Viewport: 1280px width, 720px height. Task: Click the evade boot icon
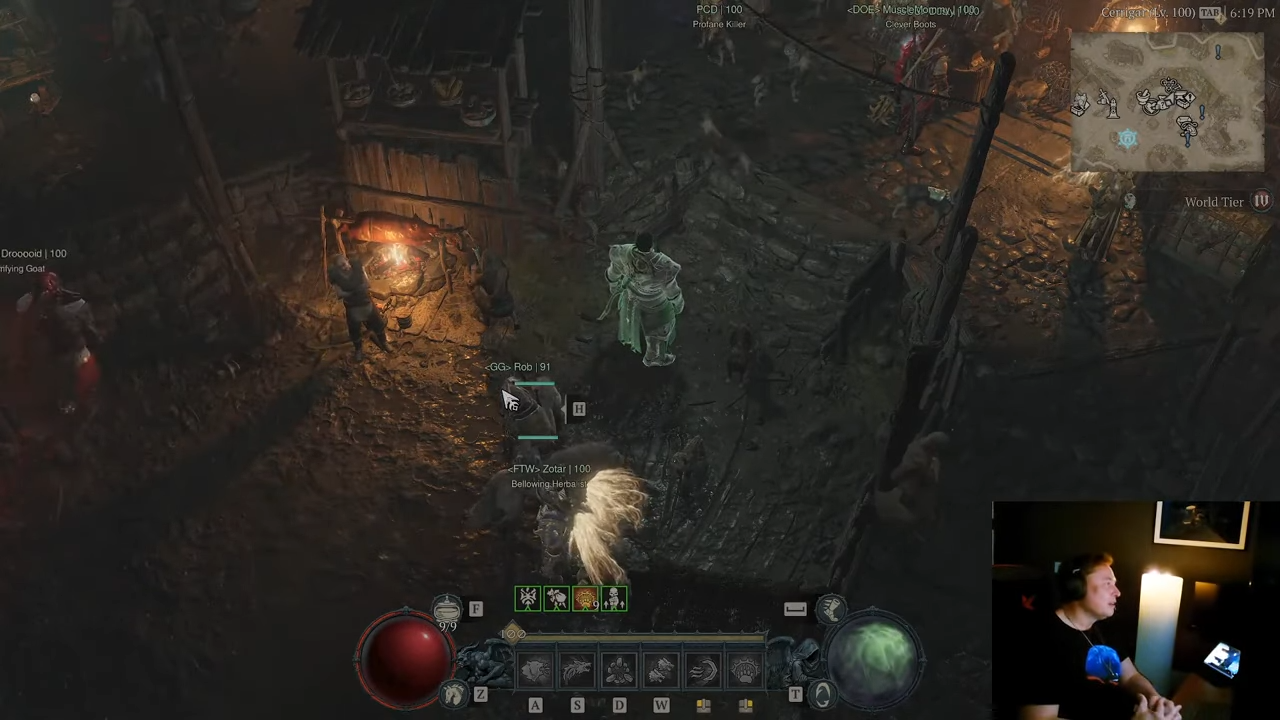click(x=830, y=608)
